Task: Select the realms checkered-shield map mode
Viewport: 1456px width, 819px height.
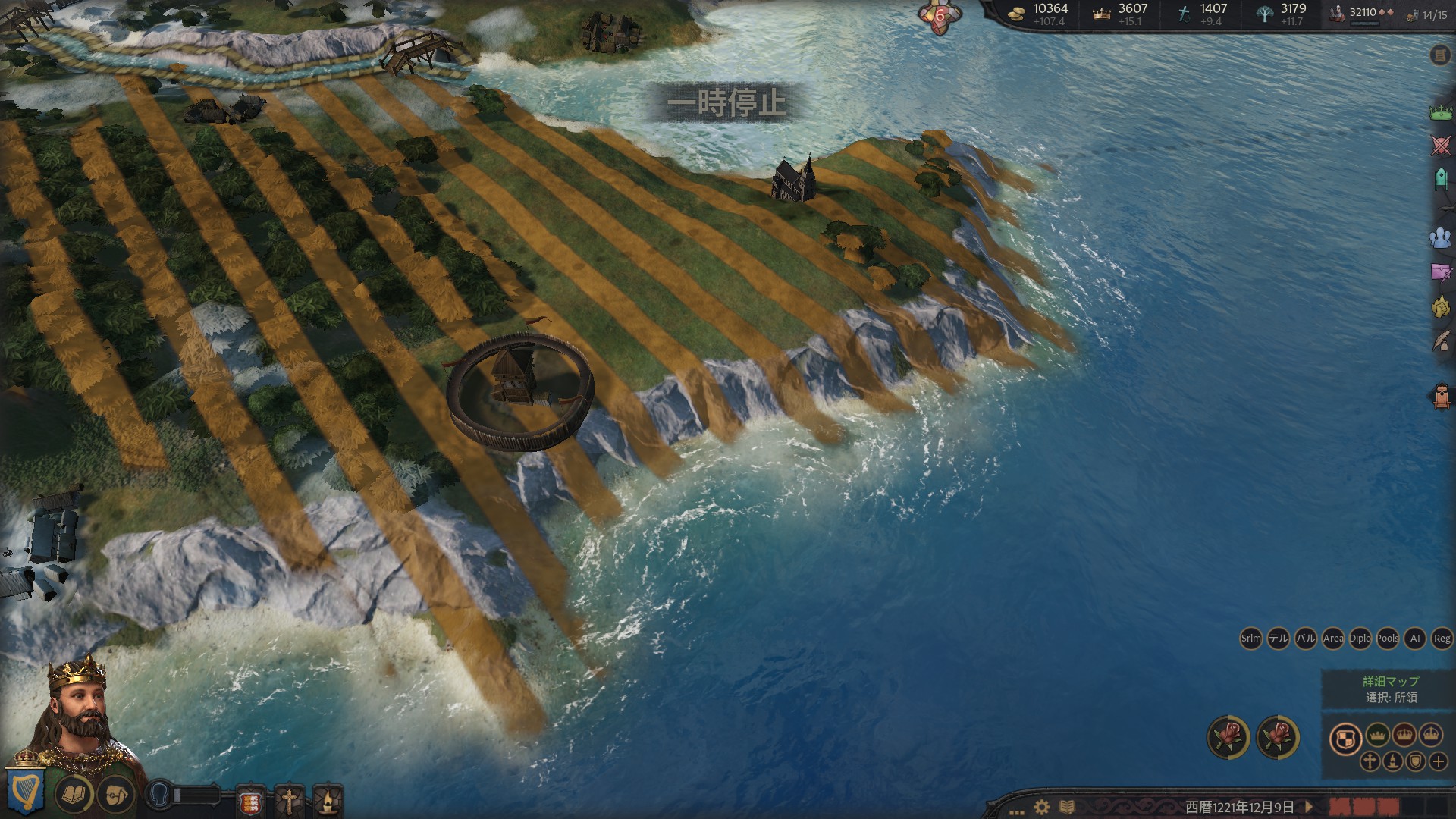Action: coord(1345,739)
